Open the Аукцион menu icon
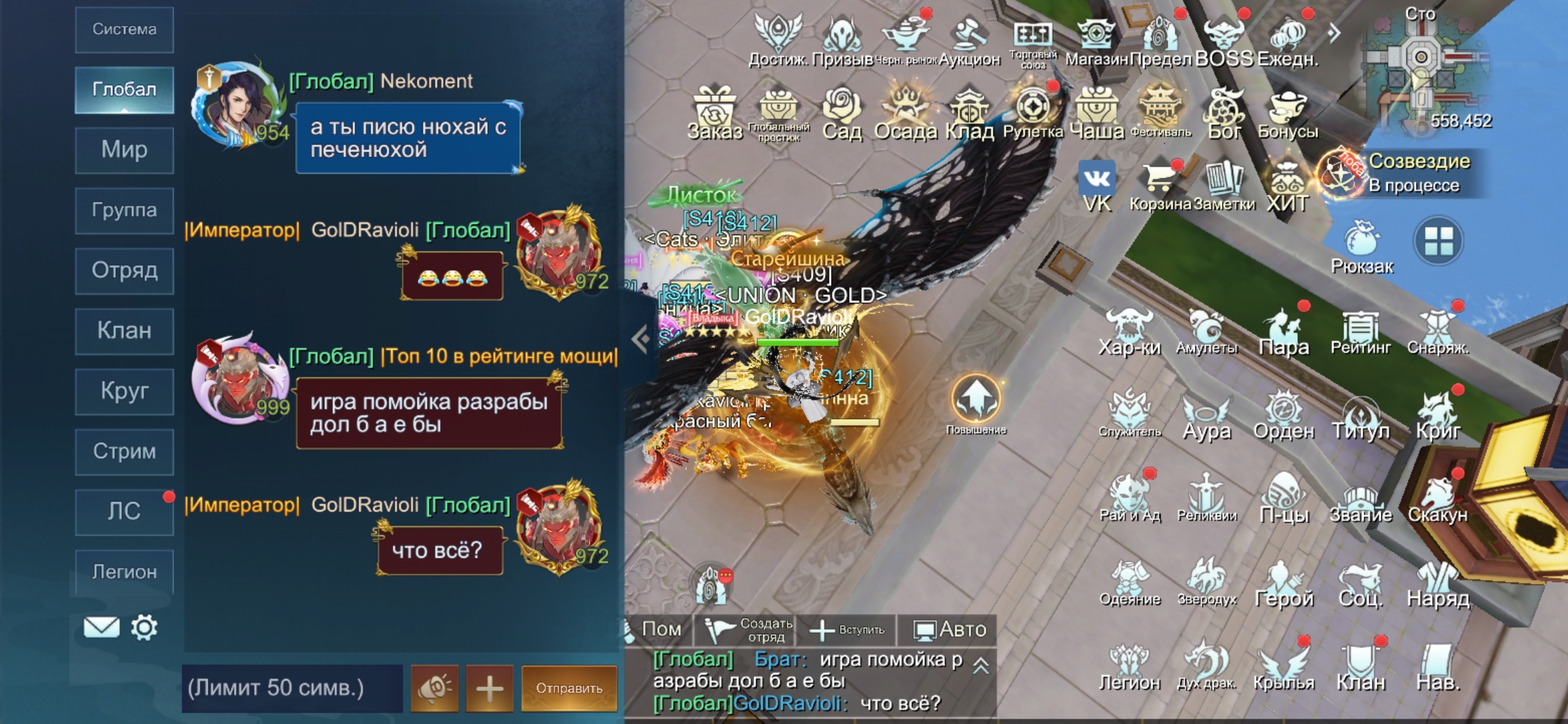 pos(969,42)
